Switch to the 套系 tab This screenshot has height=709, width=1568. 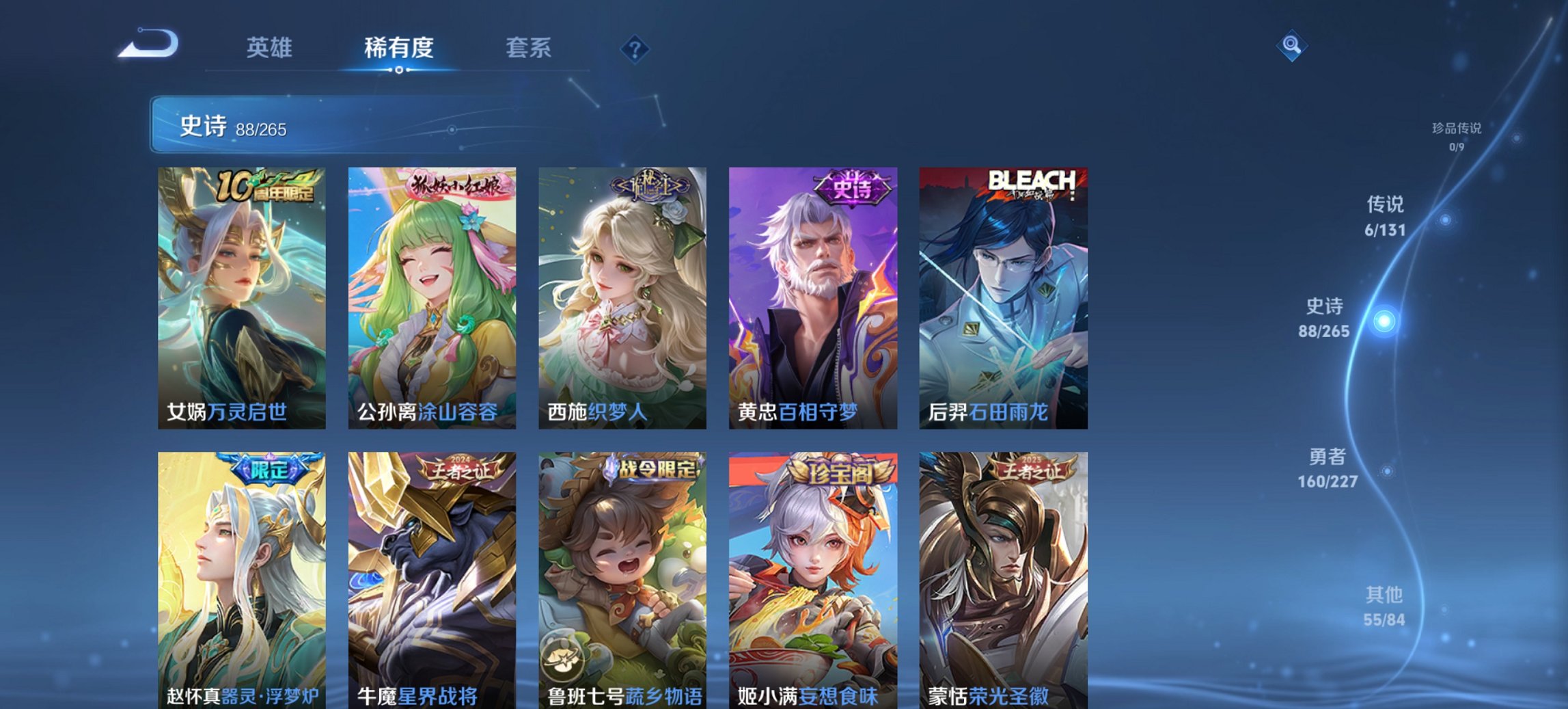click(x=529, y=48)
